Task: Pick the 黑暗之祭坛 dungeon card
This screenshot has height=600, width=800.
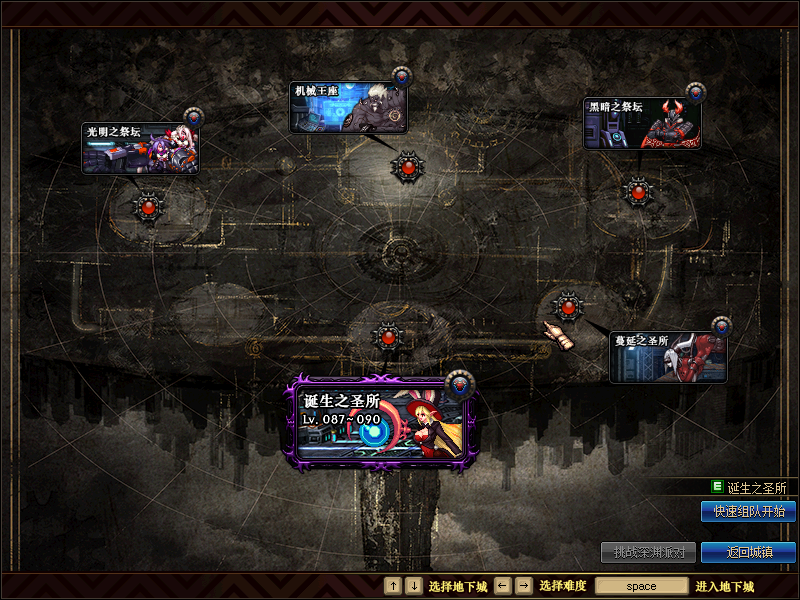Action: (x=642, y=123)
